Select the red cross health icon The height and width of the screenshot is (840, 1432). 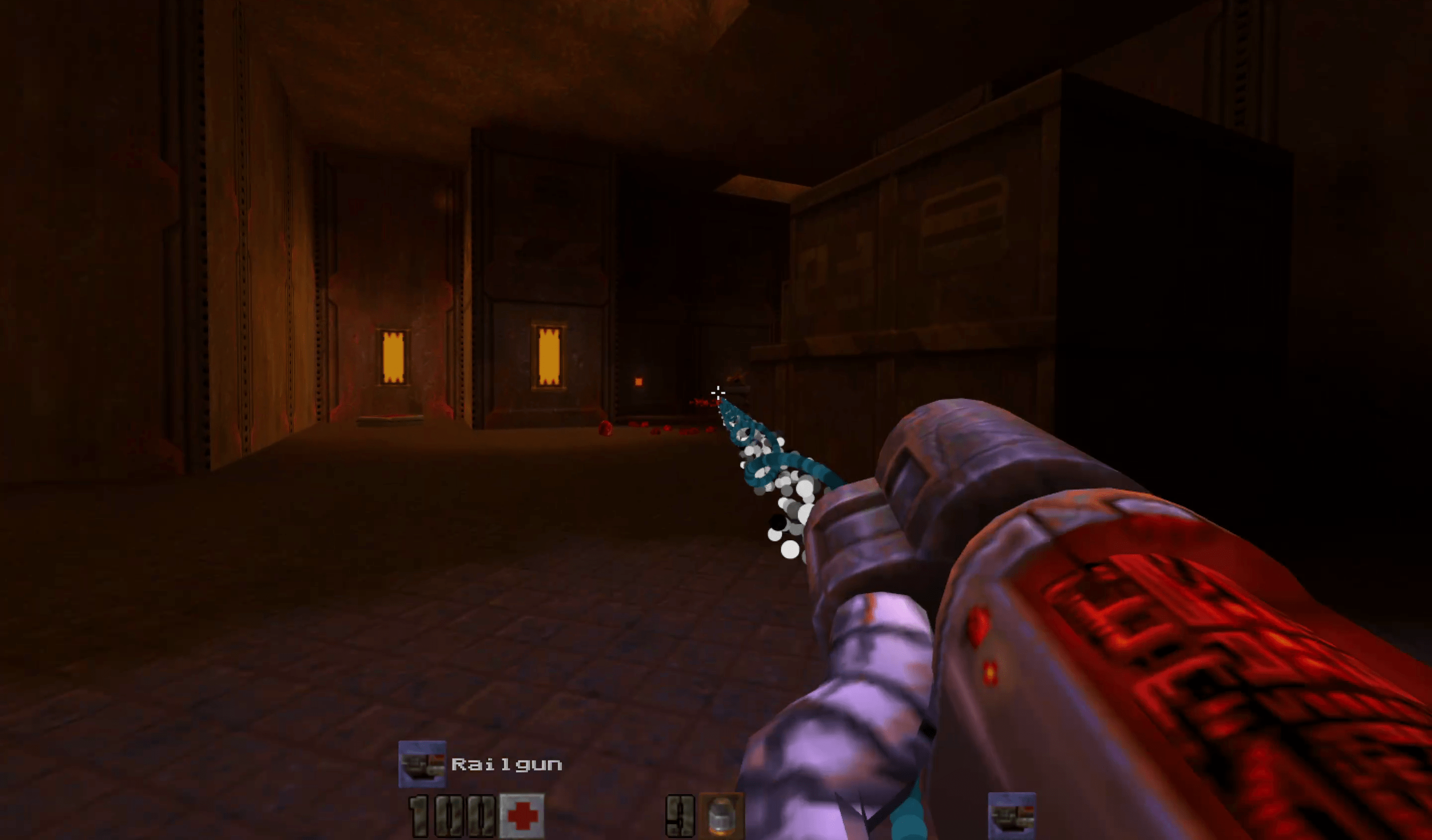pyautogui.click(x=522, y=816)
